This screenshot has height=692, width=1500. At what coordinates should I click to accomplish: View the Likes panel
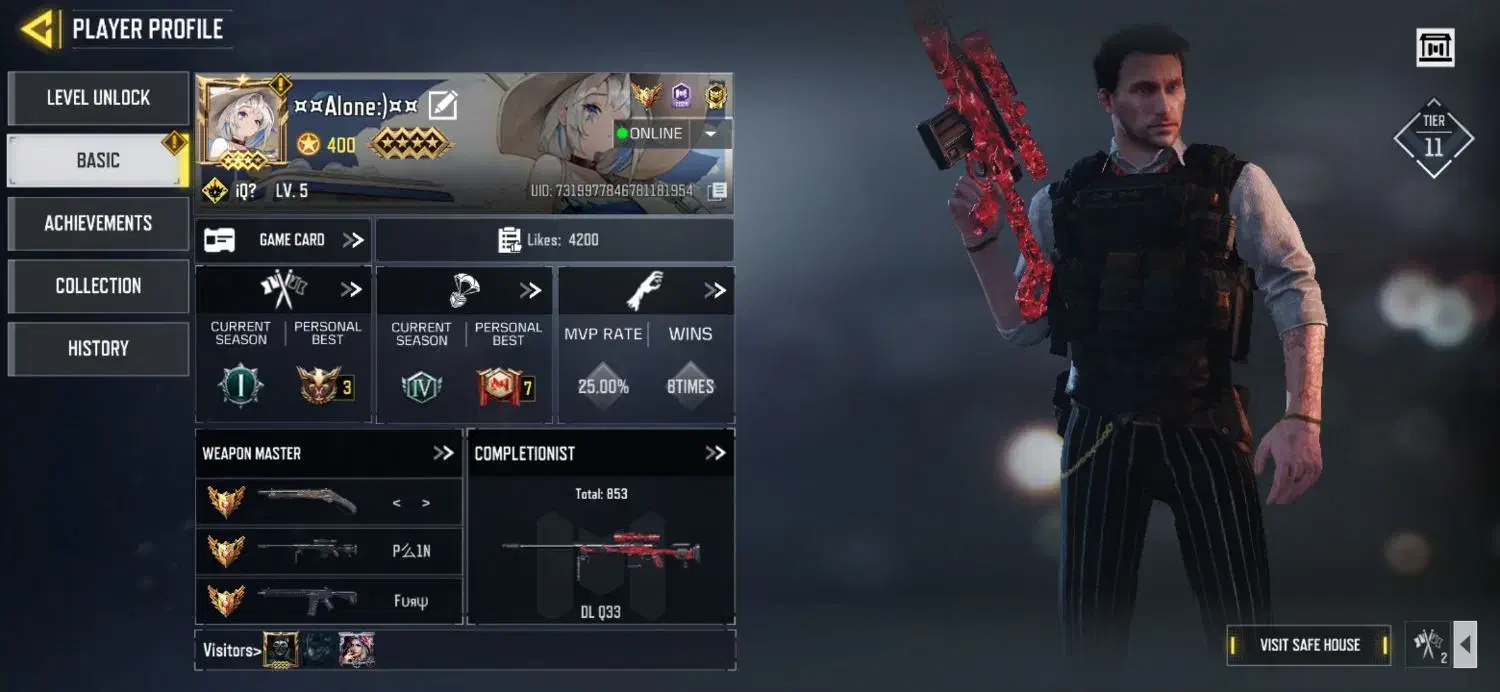pyautogui.click(x=554, y=240)
